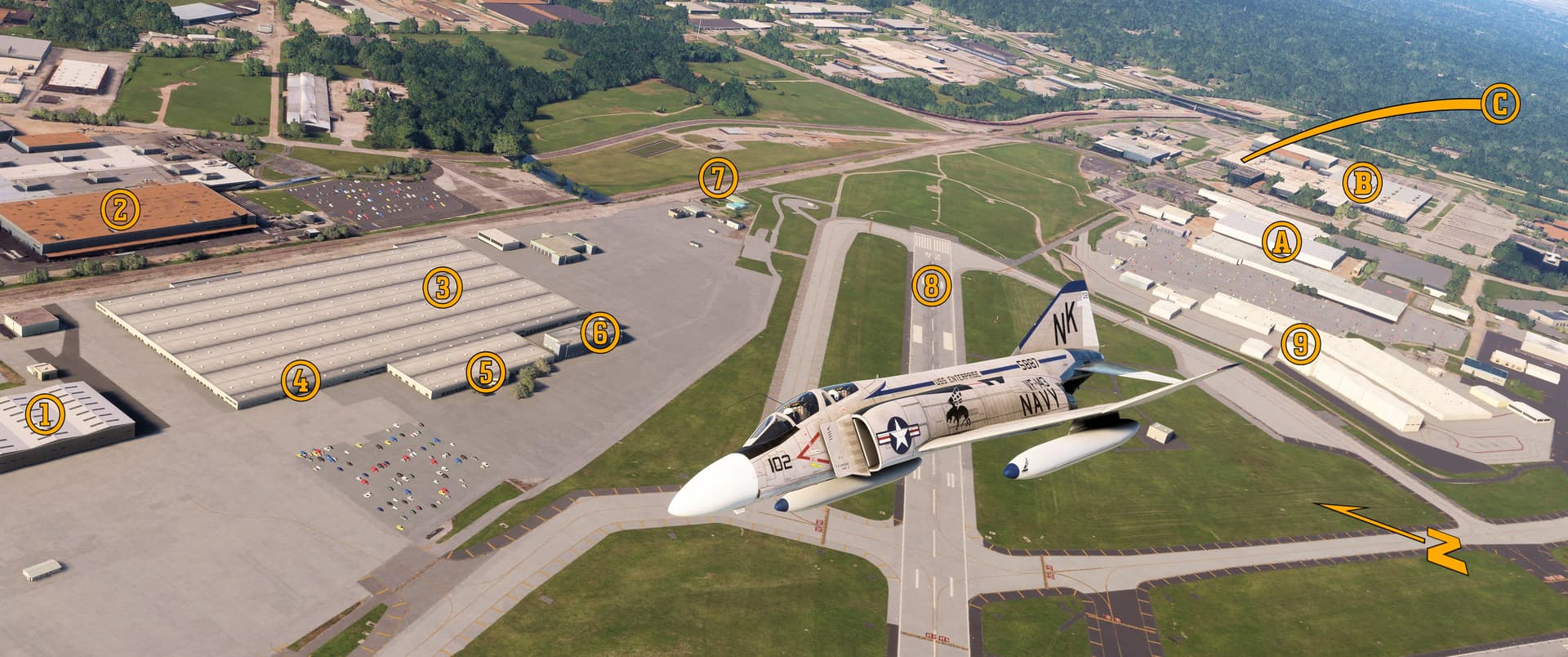Pick the circled number 6 marker
The width and height of the screenshot is (1568, 657).
tap(599, 333)
